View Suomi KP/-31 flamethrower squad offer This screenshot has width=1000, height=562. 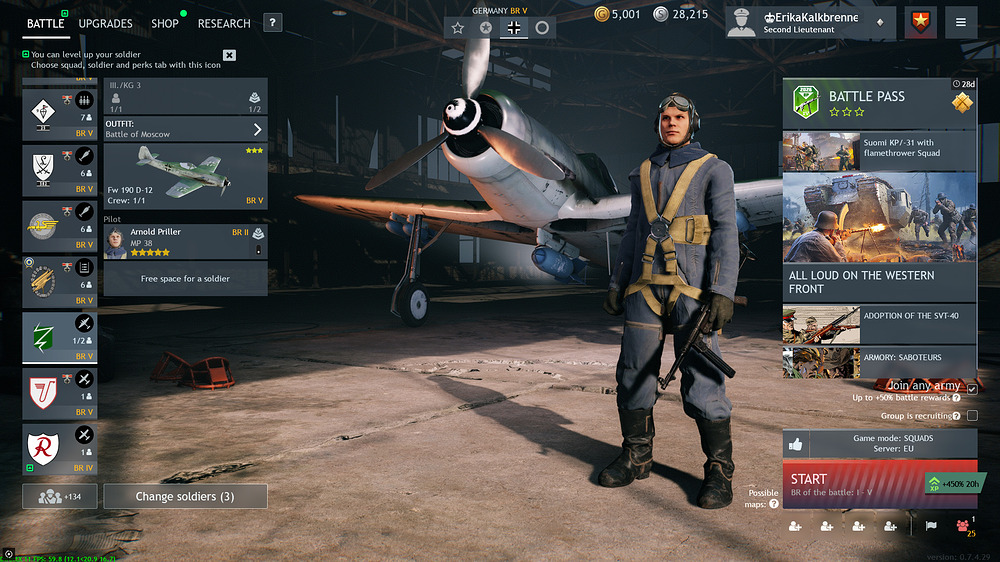(x=879, y=150)
